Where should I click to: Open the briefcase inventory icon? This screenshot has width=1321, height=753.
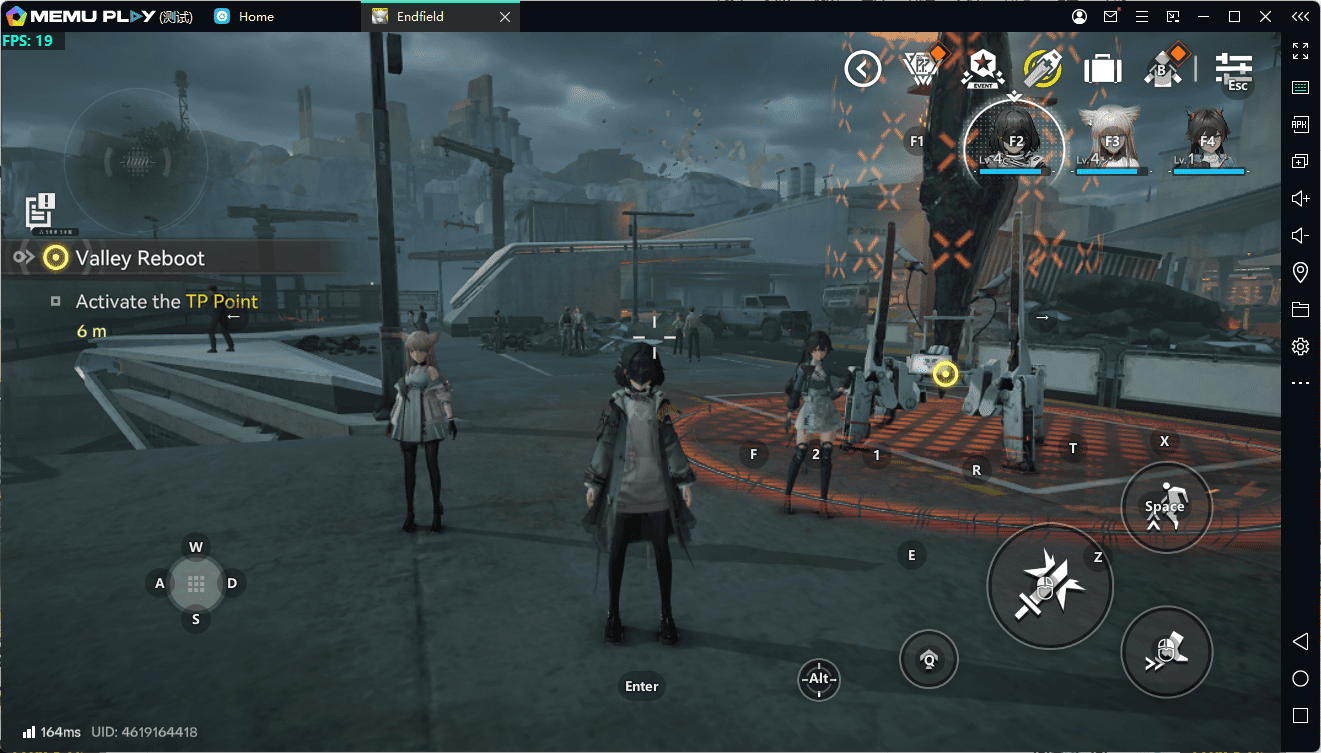click(x=1102, y=69)
